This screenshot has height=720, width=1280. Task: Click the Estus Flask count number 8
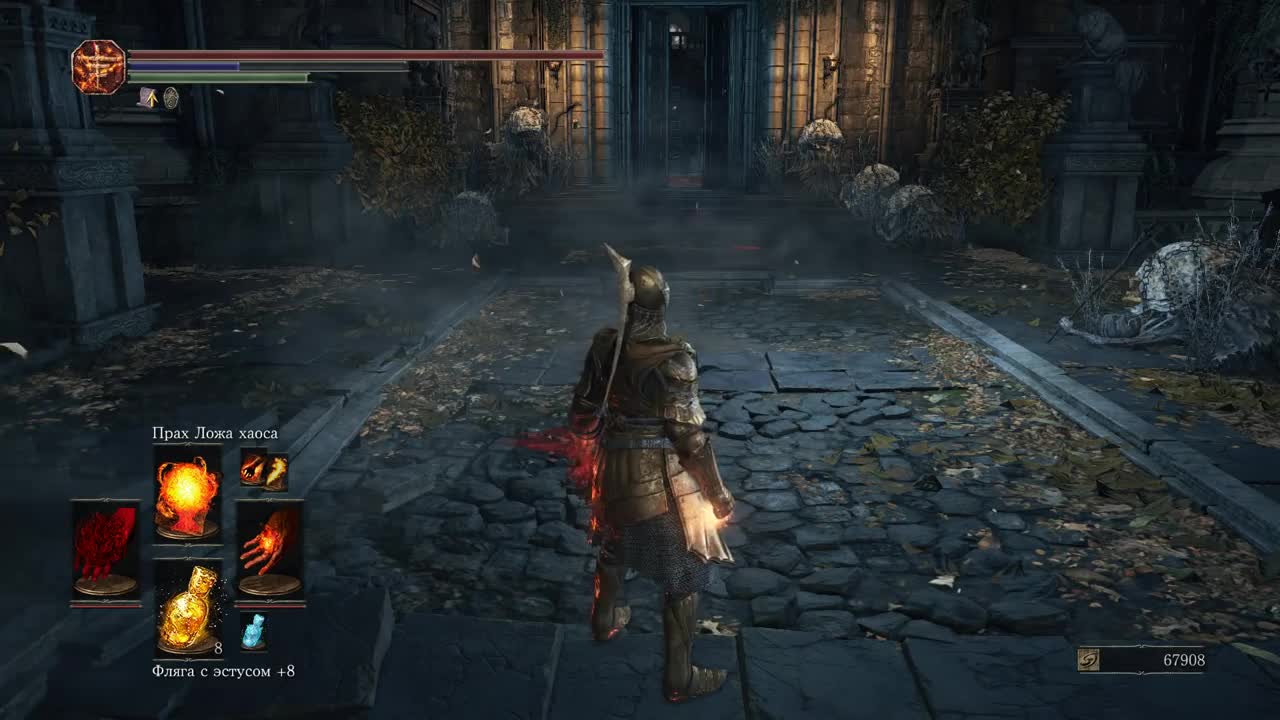click(218, 648)
